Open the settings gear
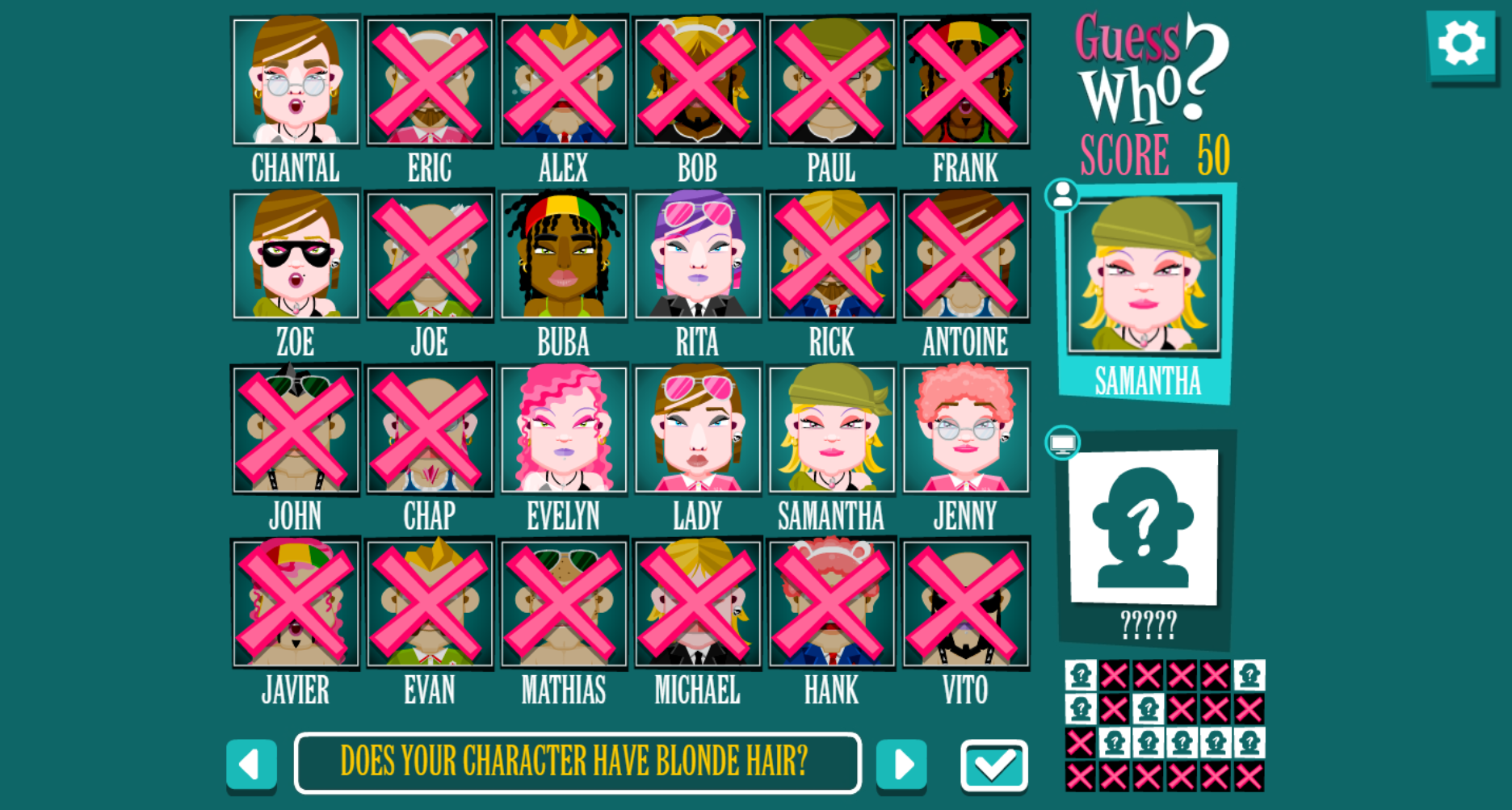 [x=1463, y=44]
